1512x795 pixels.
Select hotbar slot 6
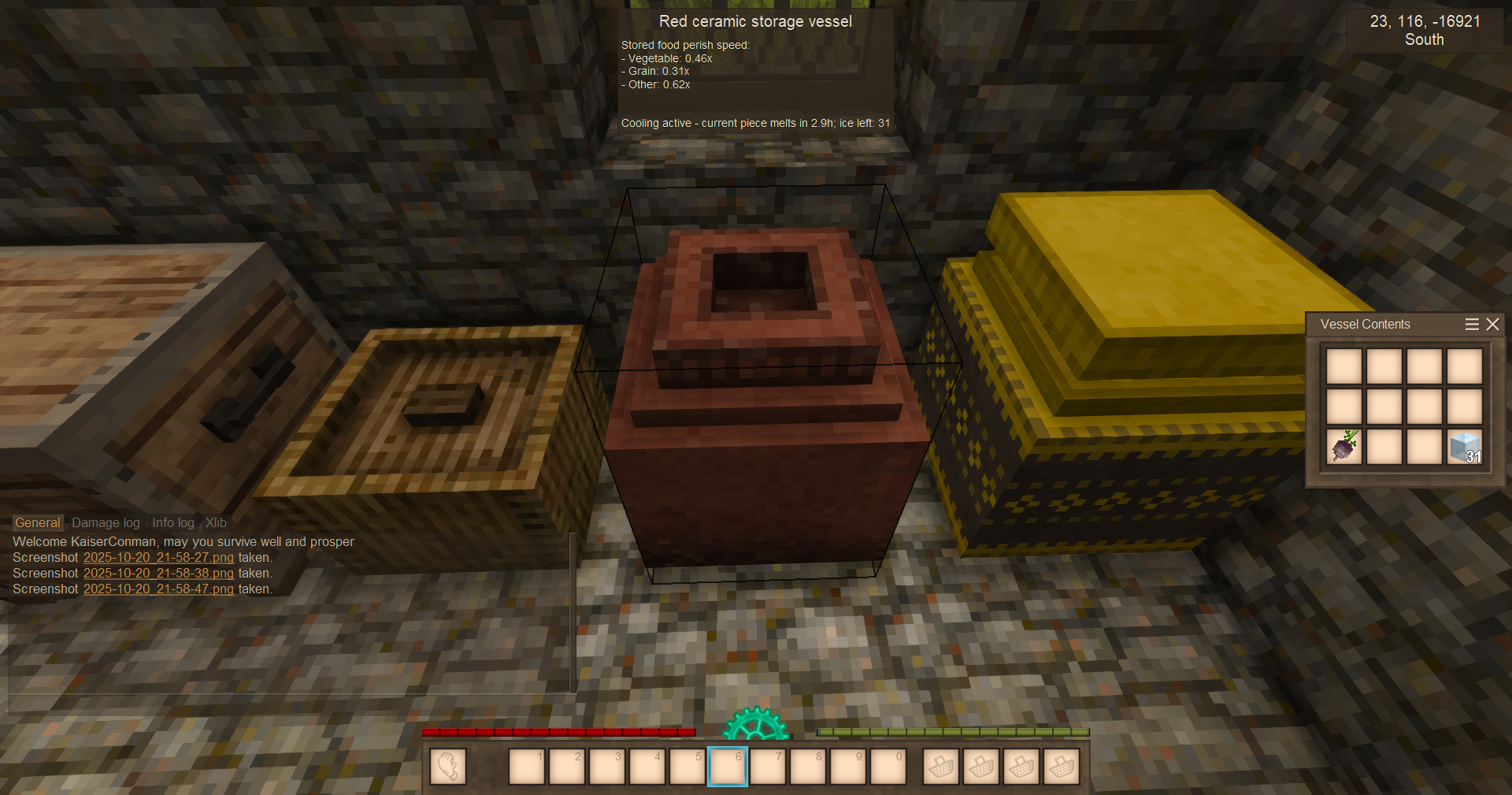(727, 767)
